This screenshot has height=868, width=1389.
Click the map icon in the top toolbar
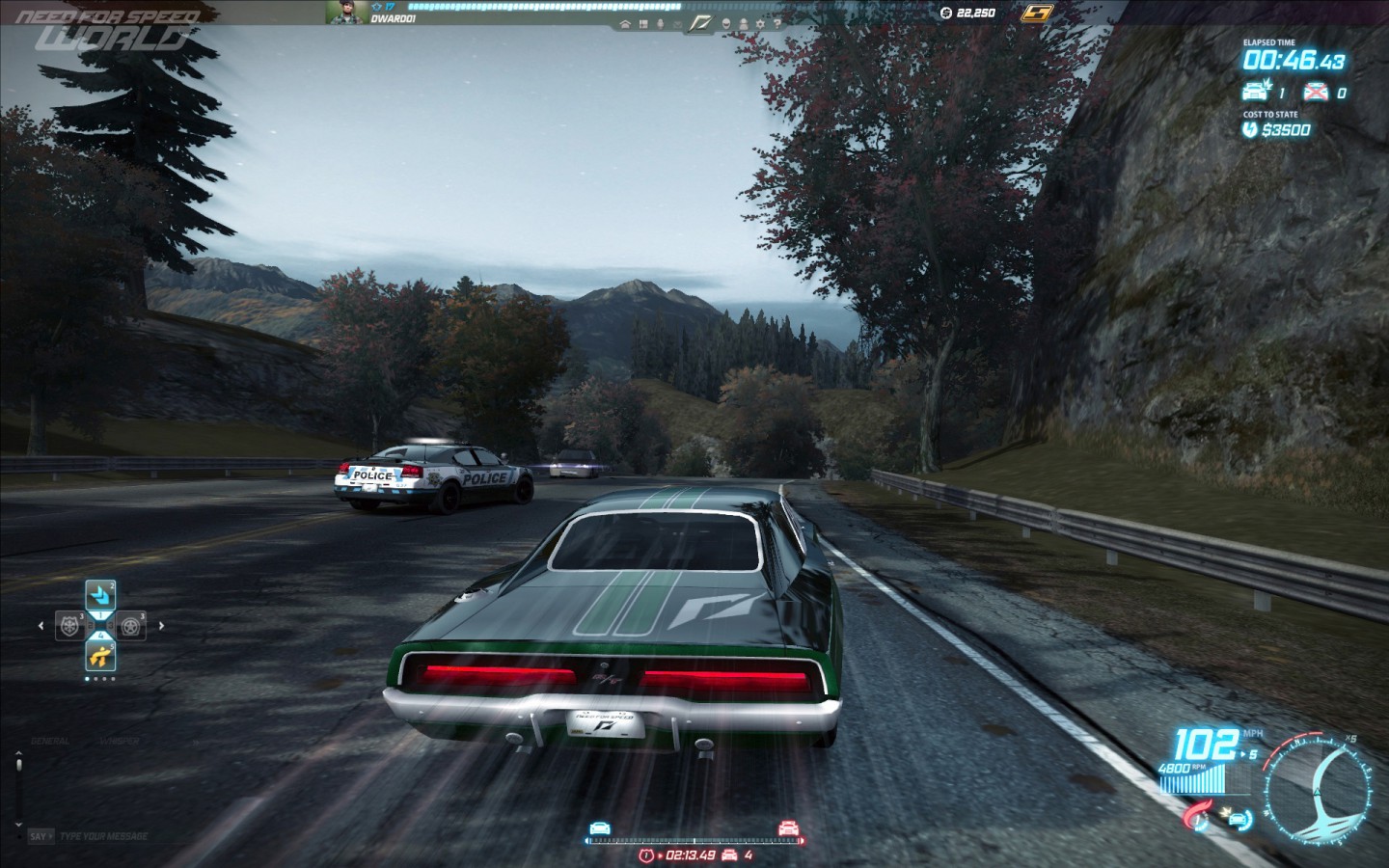(643, 25)
